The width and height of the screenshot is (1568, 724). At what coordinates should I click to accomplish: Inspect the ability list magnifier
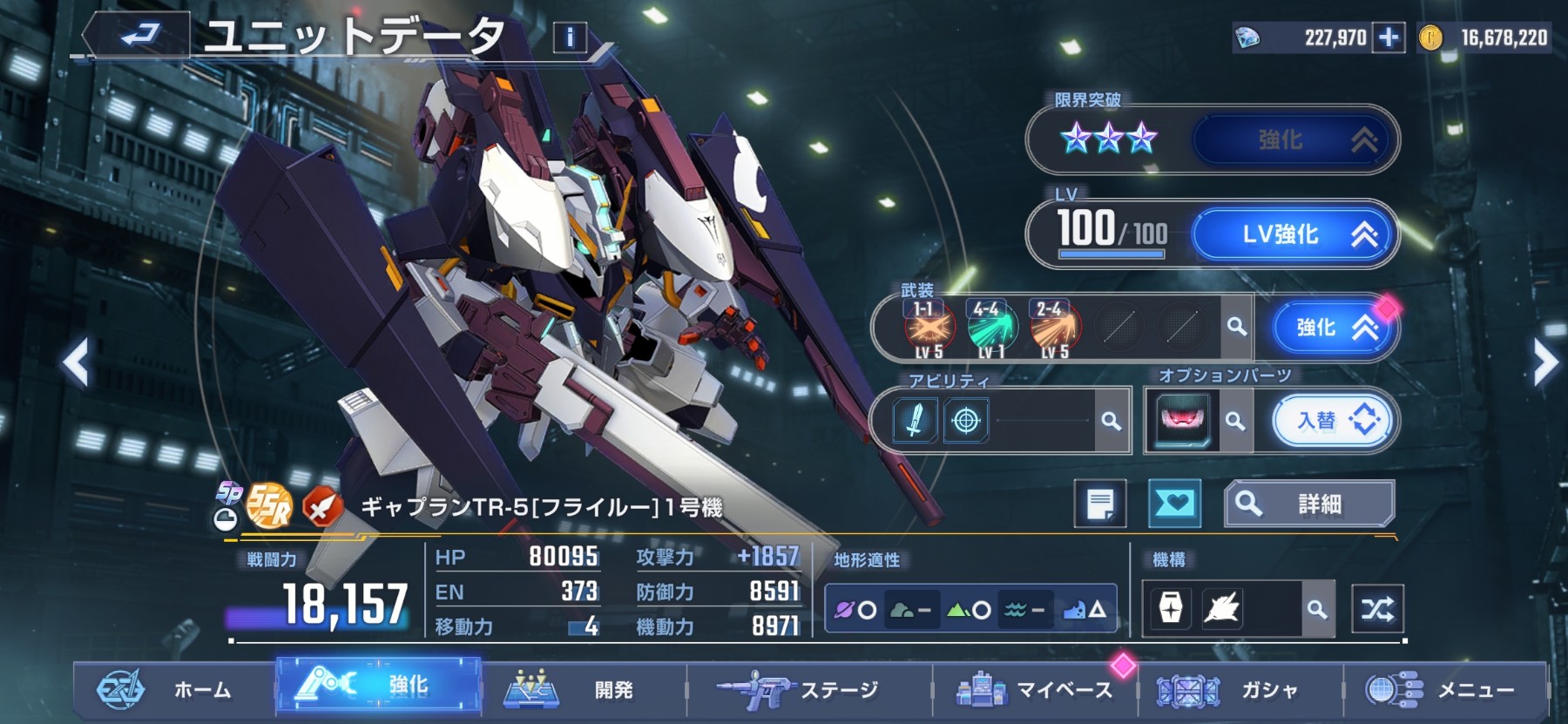click(1111, 422)
